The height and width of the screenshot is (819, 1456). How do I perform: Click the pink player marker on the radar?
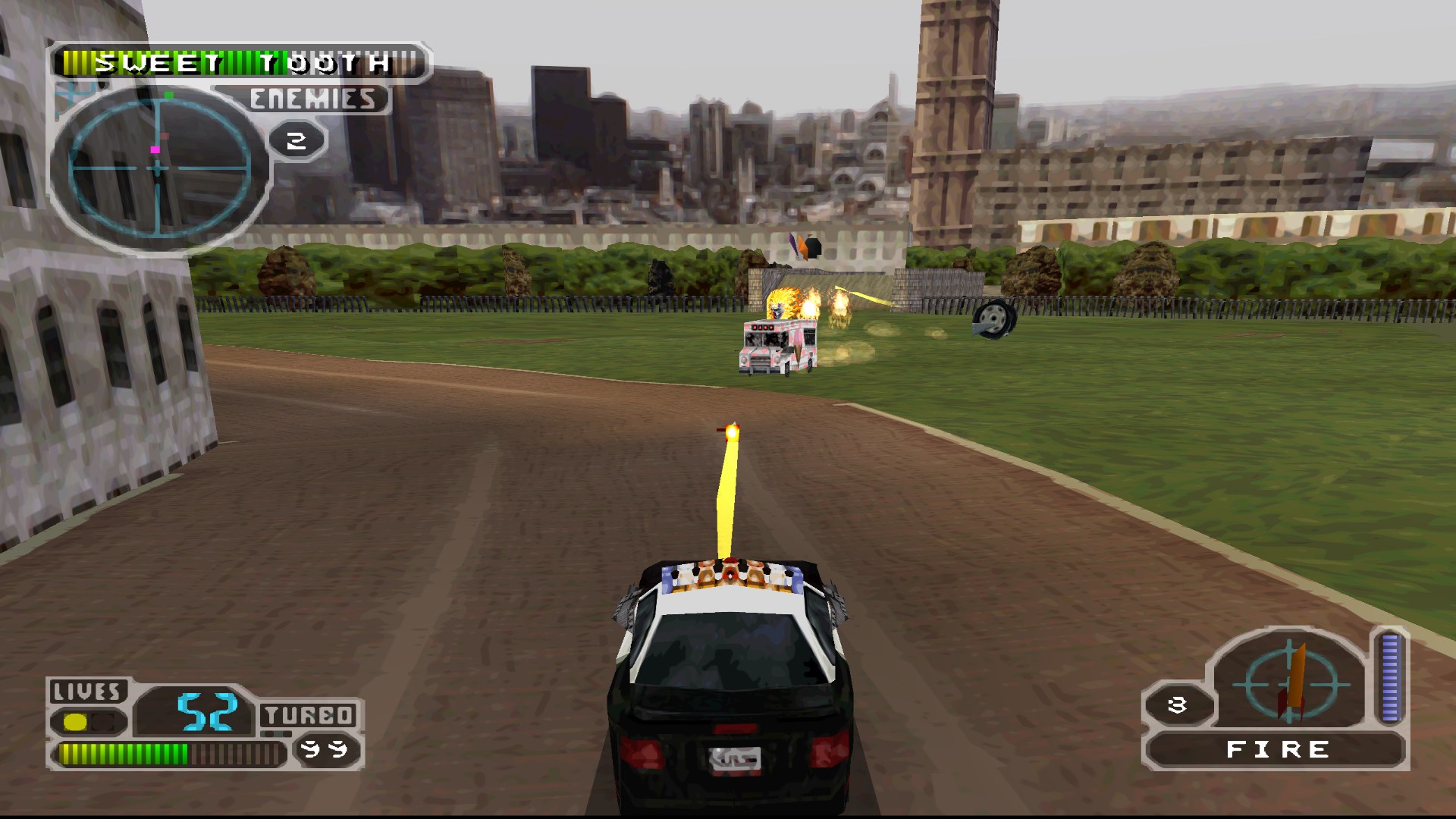[x=155, y=150]
